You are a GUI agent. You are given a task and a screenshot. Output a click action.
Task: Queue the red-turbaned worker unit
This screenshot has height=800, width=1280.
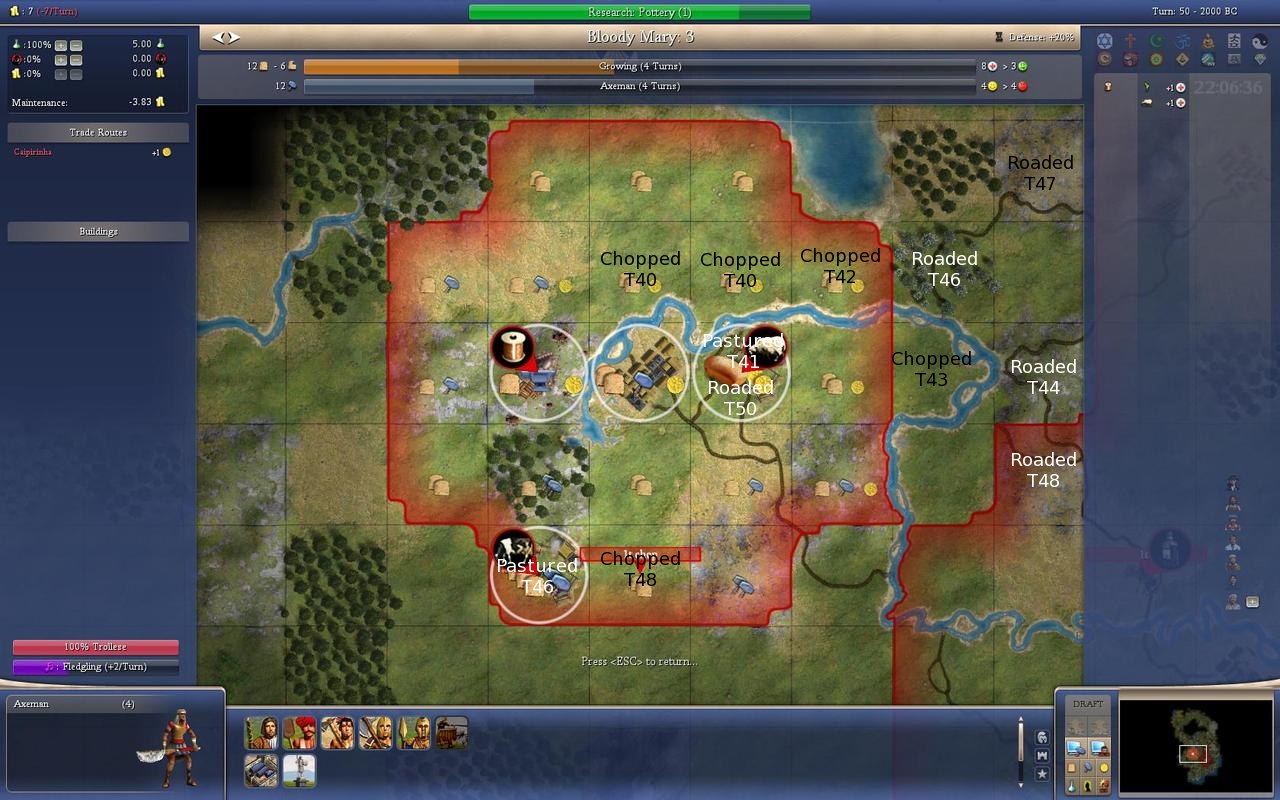(299, 733)
